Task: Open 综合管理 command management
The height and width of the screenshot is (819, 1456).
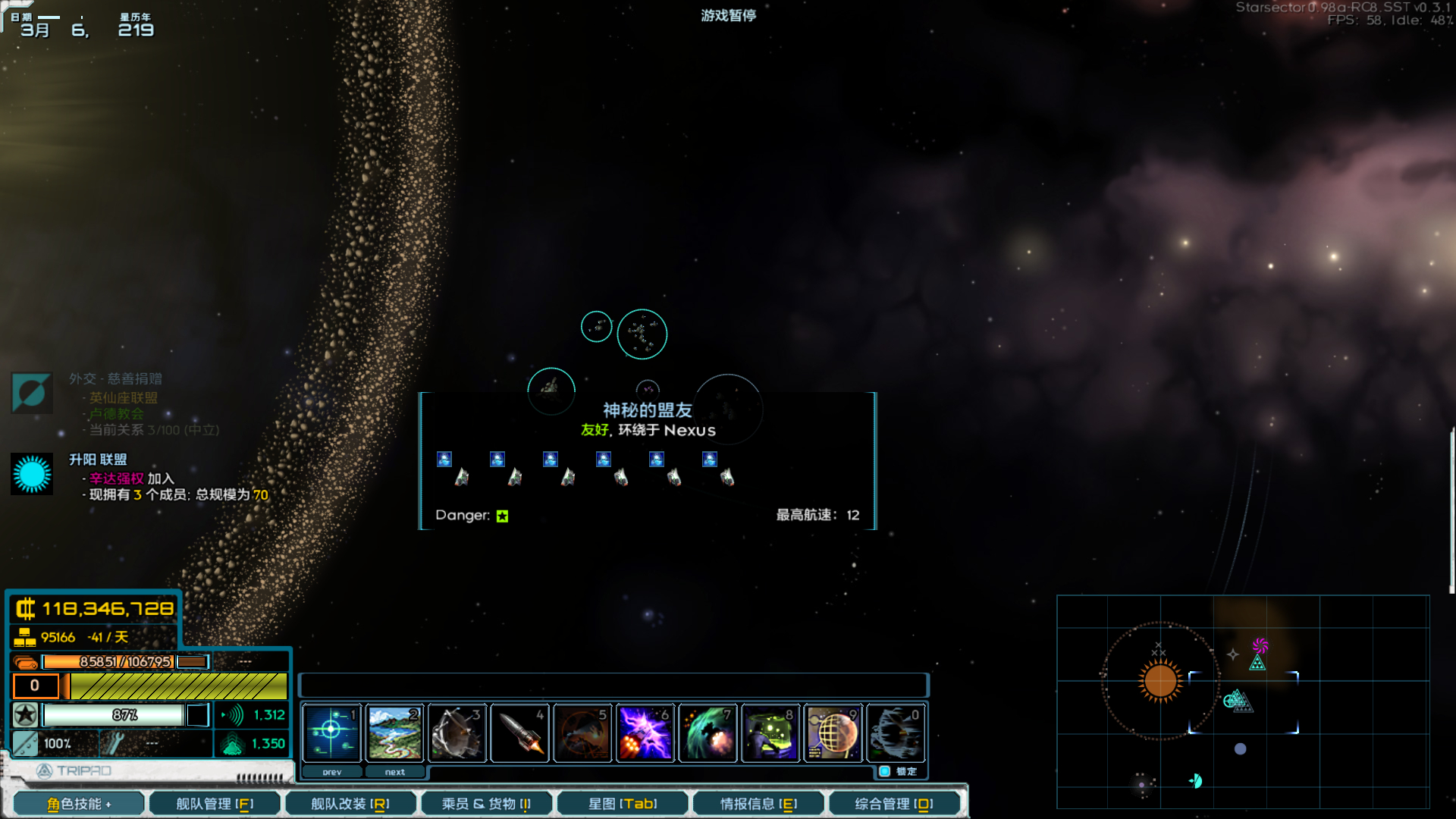Action: coord(894,804)
